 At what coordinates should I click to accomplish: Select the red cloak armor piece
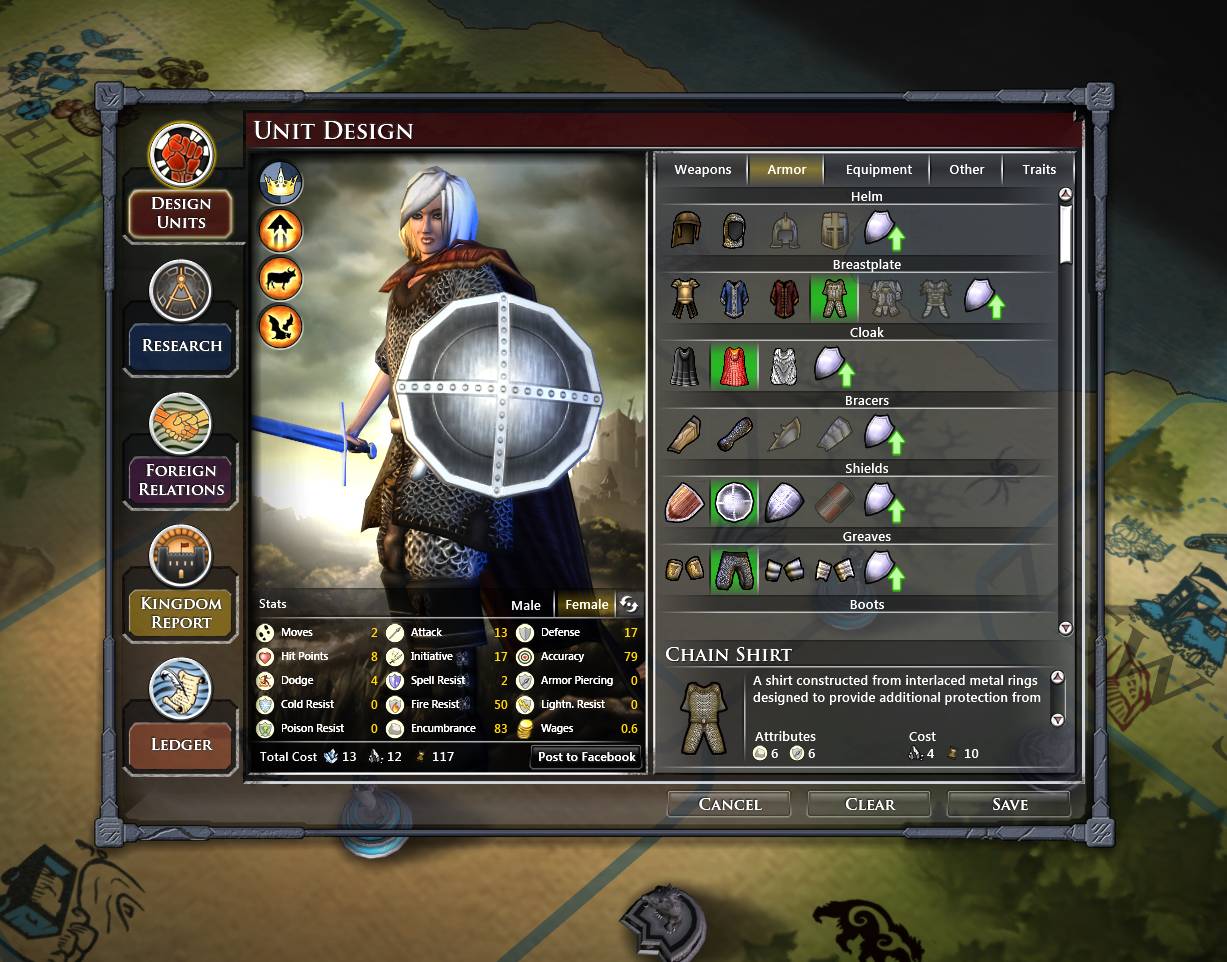tap(734, 366)
